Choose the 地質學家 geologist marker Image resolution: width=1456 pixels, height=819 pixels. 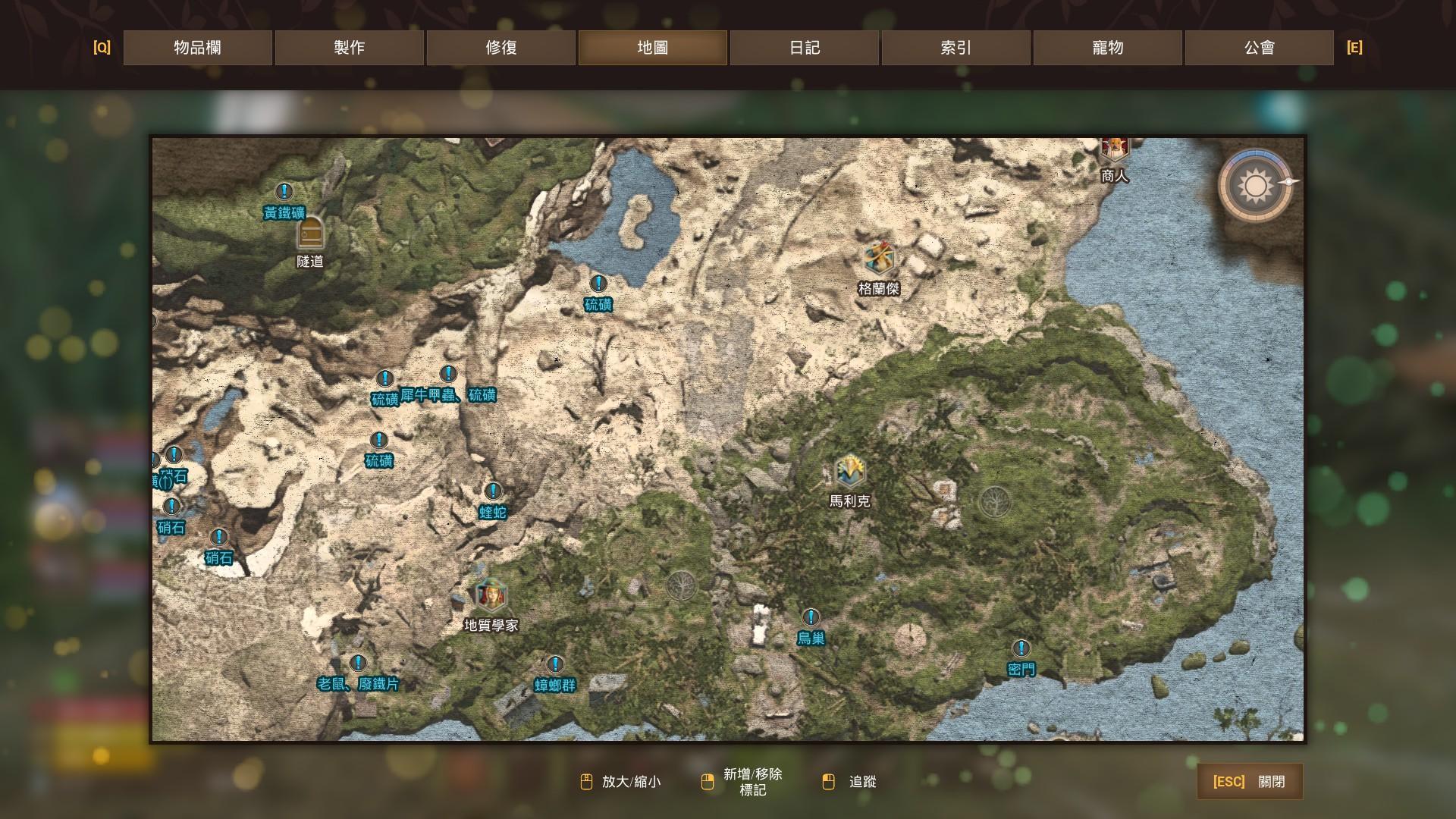[x=491, y=595]
